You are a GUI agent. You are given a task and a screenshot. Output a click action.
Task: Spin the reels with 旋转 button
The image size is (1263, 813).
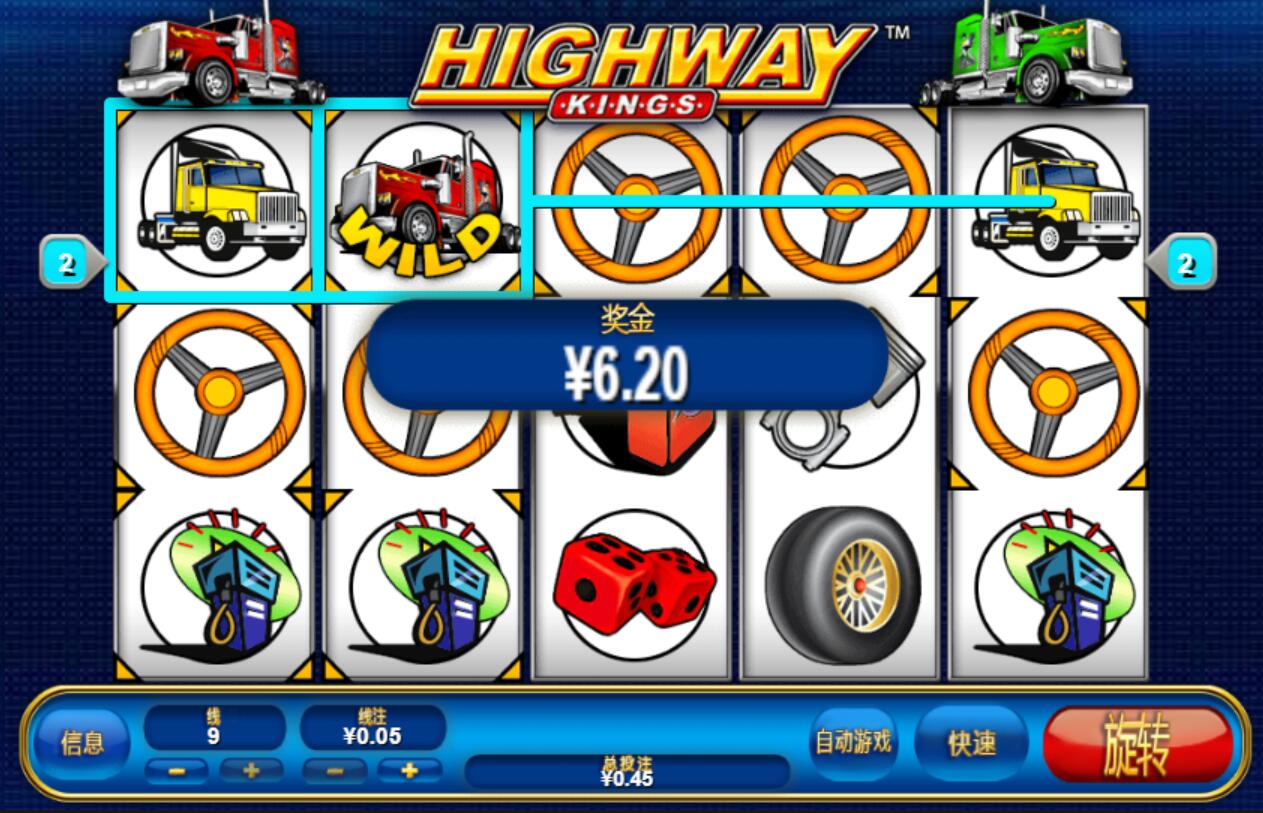click(x=1137, y=745)
